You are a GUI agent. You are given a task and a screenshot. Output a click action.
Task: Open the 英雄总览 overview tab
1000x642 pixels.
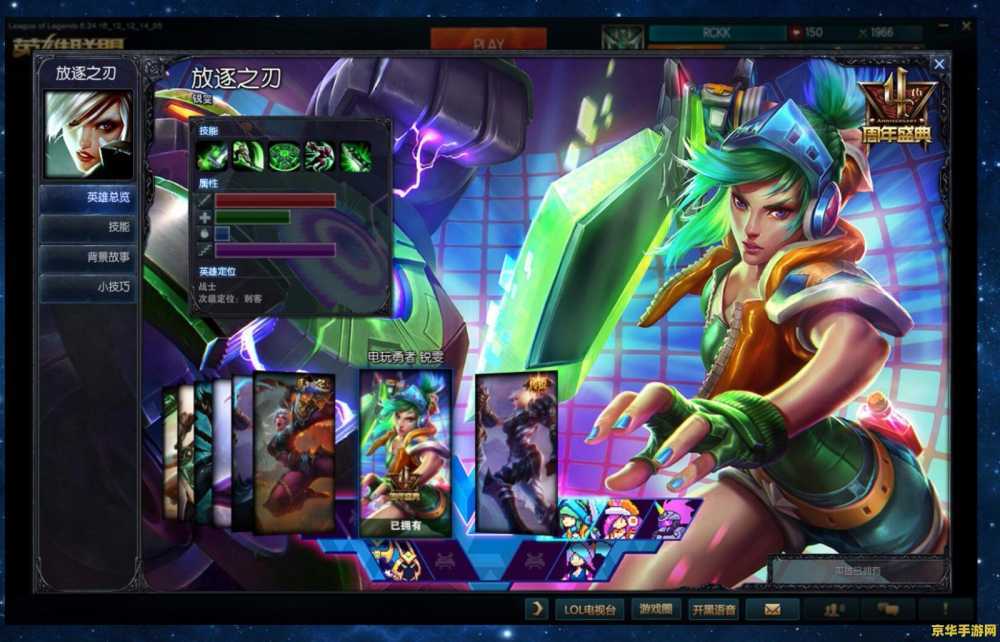tap(90, 198)
